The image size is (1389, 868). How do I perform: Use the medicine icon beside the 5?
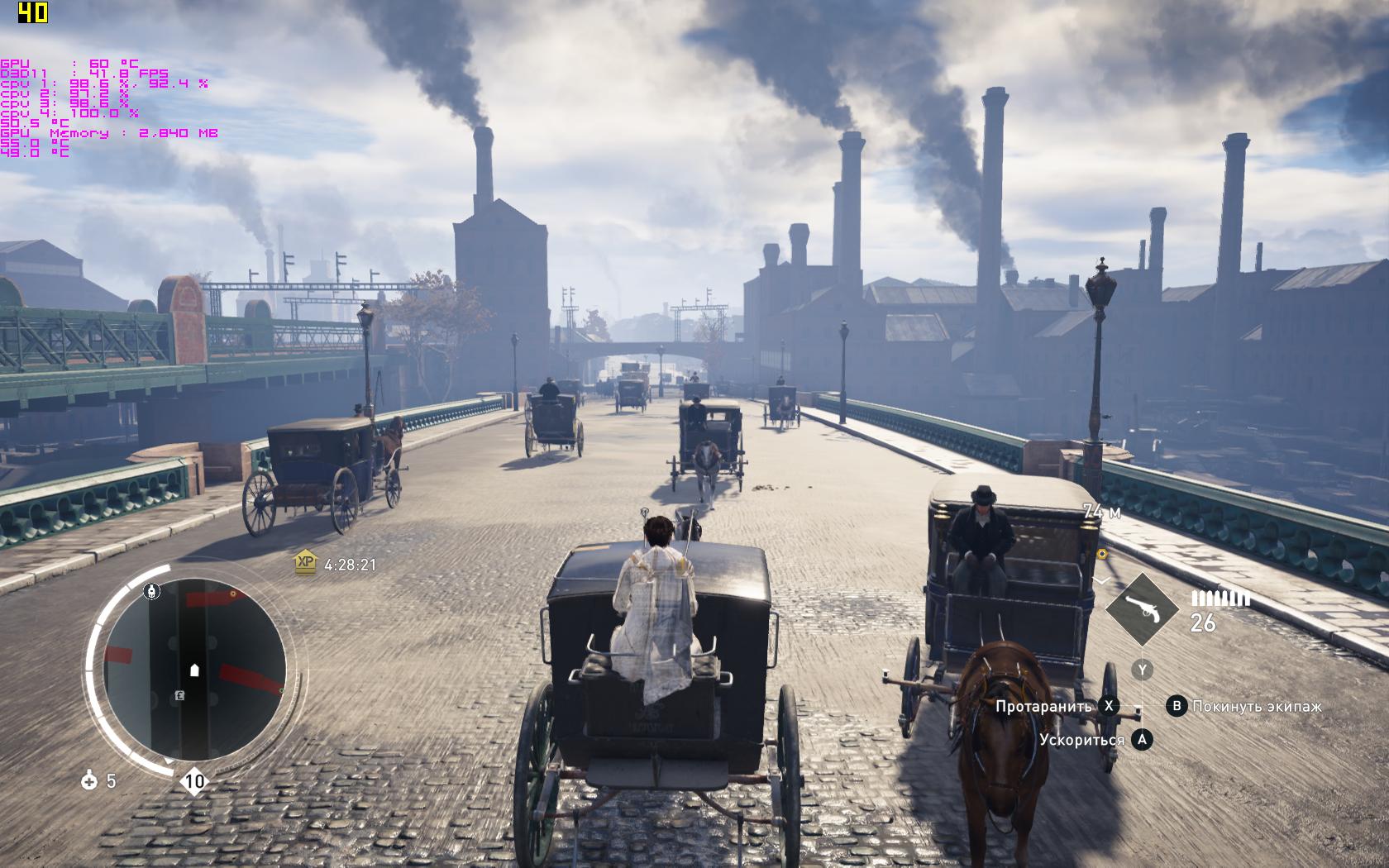[x=89, y=780]
